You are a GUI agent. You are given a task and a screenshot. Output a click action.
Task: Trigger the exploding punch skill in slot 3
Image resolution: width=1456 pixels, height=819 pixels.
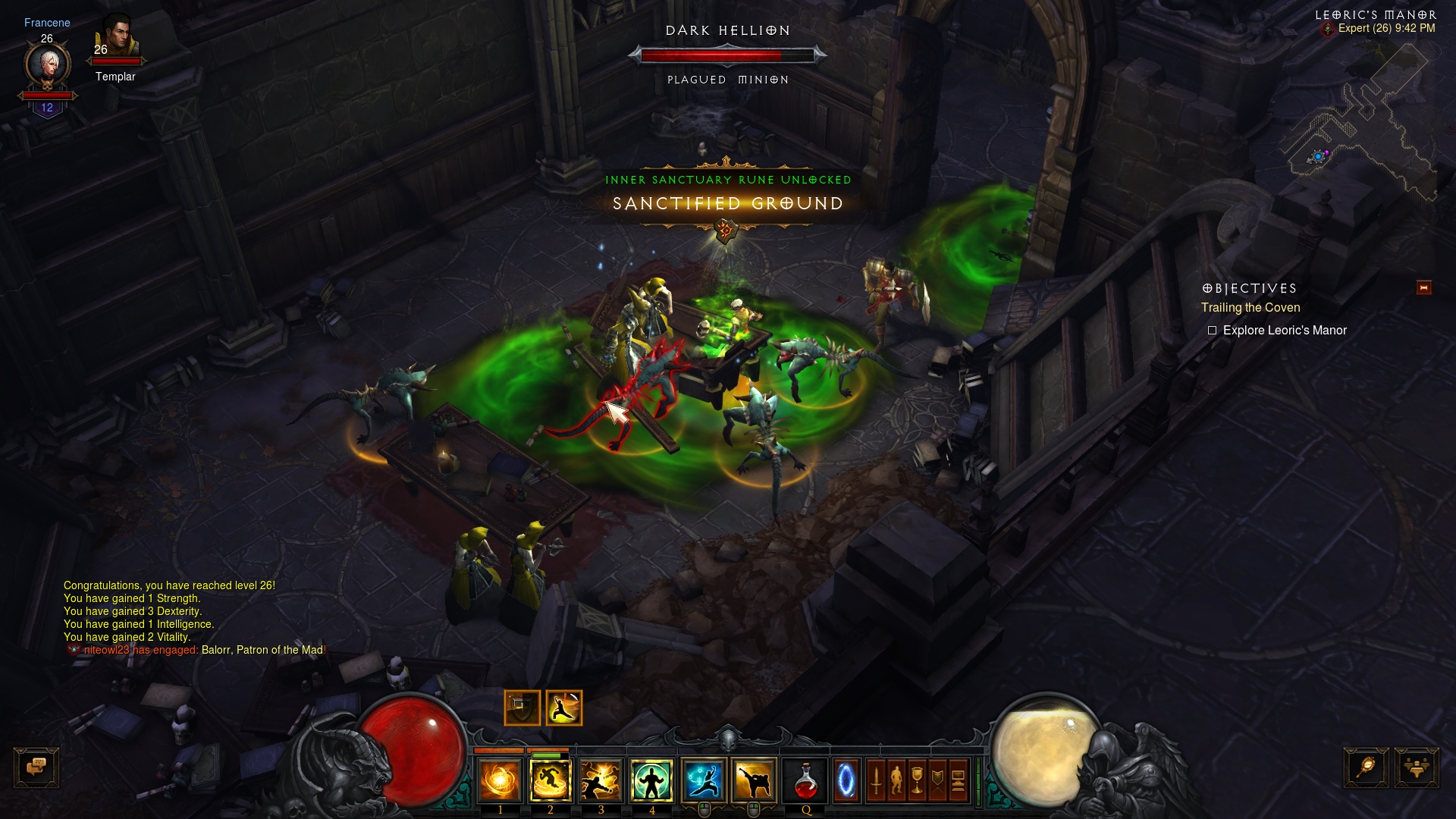[601, 781]
